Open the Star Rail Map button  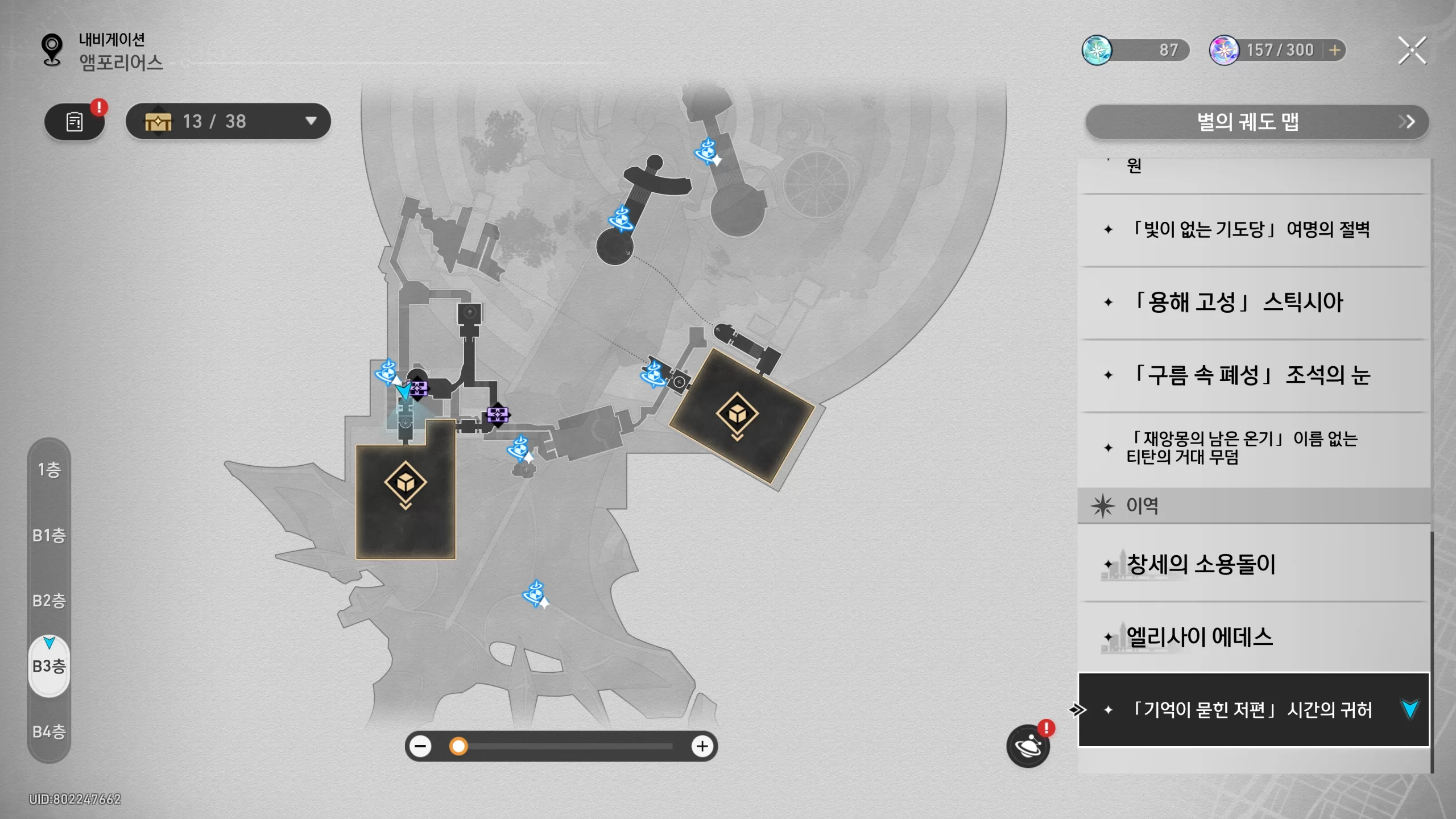(x=1256, y=122)
